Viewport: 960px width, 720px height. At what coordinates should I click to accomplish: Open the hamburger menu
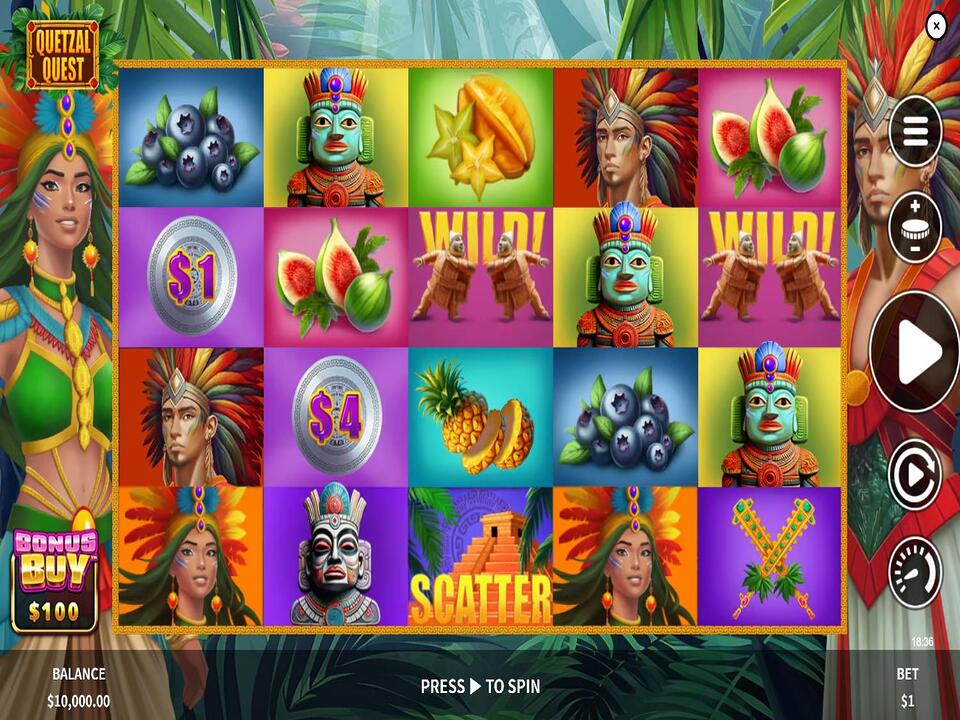(915, 130)
